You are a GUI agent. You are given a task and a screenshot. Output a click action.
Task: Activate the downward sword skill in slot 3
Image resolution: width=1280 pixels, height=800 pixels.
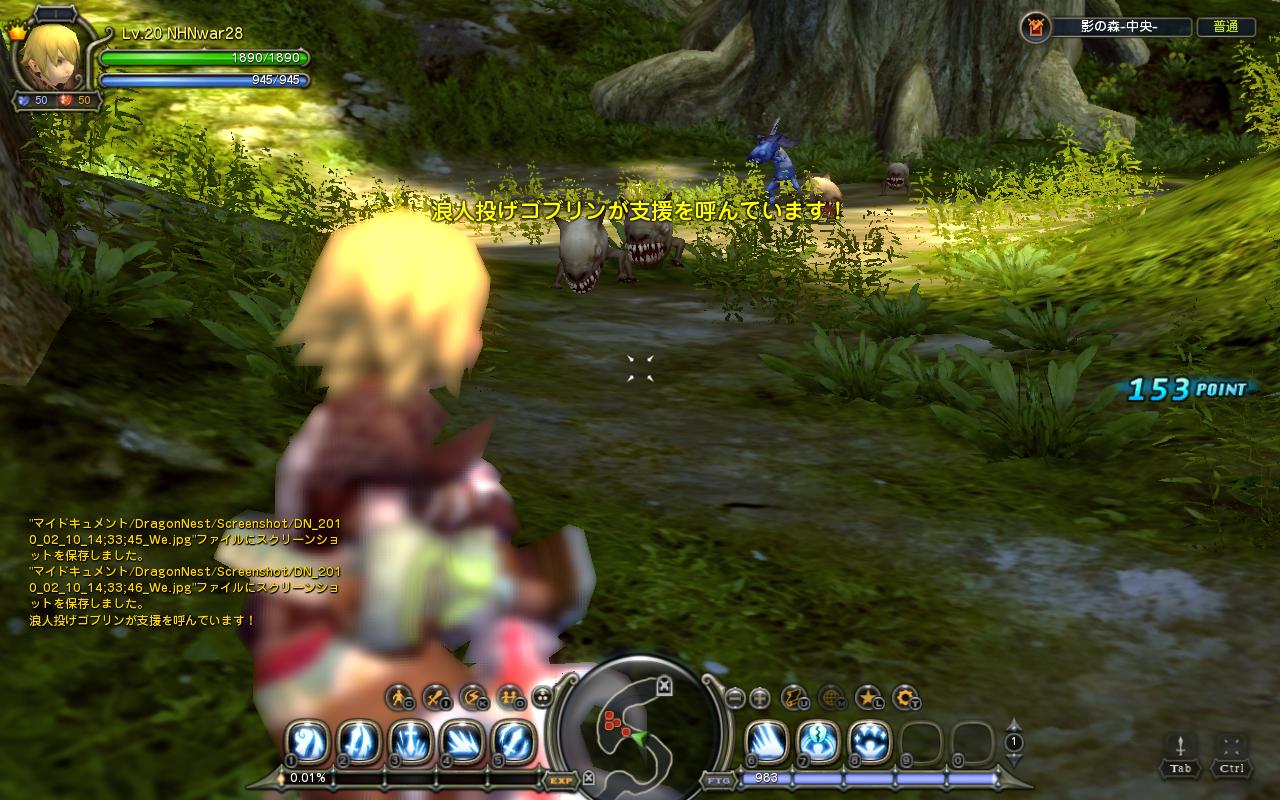click(x=410, y=741)
